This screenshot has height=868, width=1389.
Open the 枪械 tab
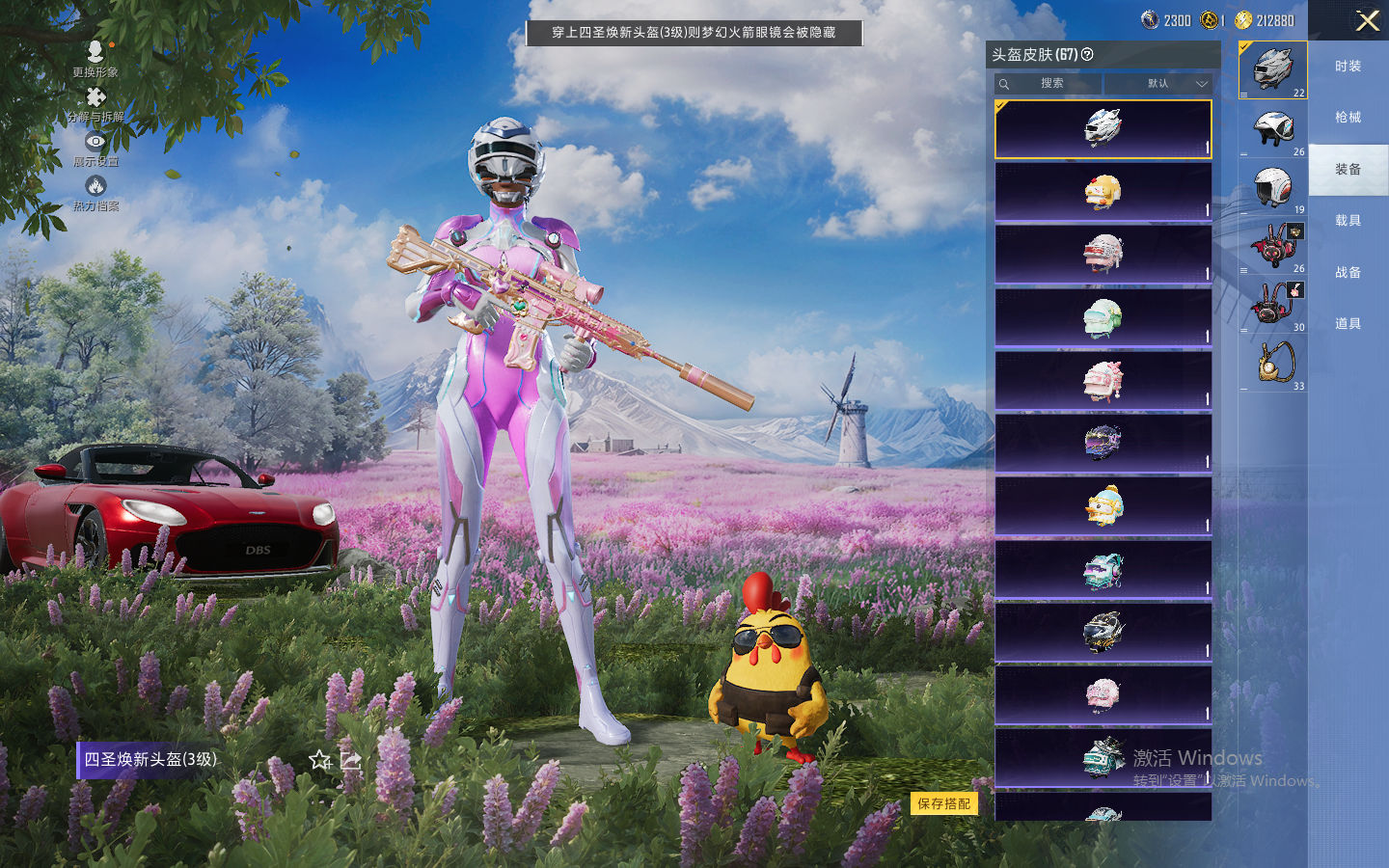click(x=1348, y=118)
